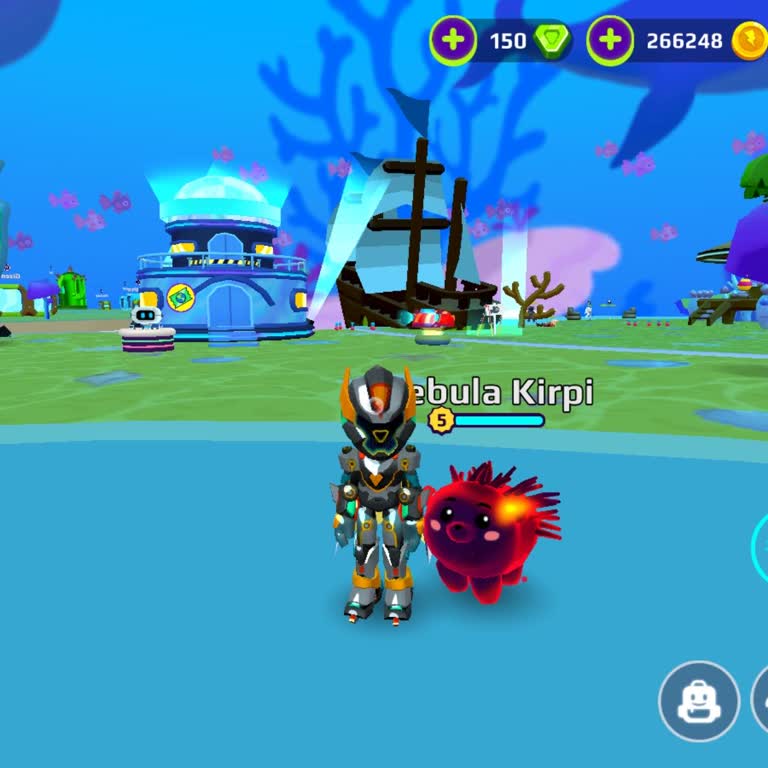The image size is (768, 768).
Task: Tap the plus button to add gold coins
Action: [609, 41]
